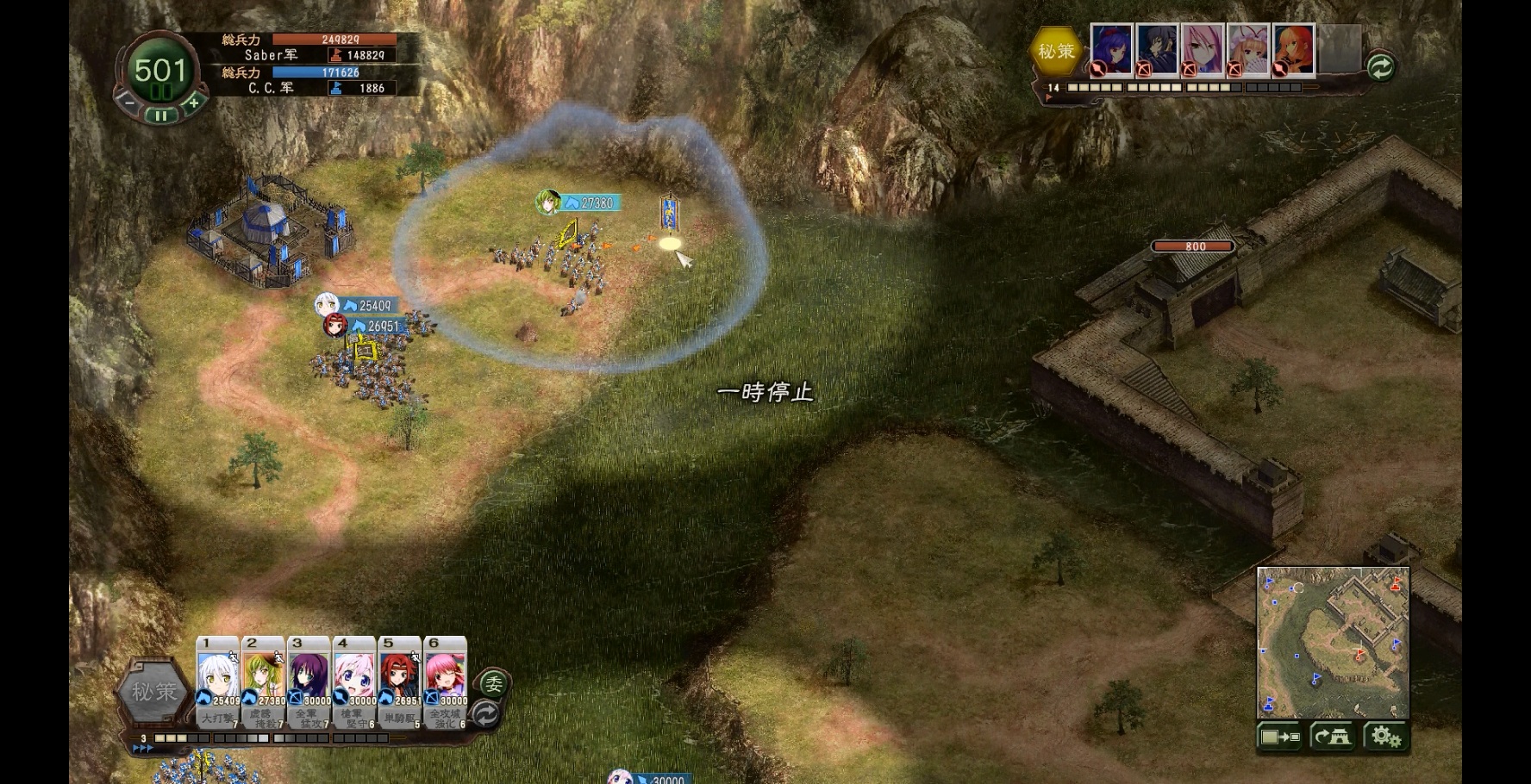Open settings with the gear icon

[1385, 737]
